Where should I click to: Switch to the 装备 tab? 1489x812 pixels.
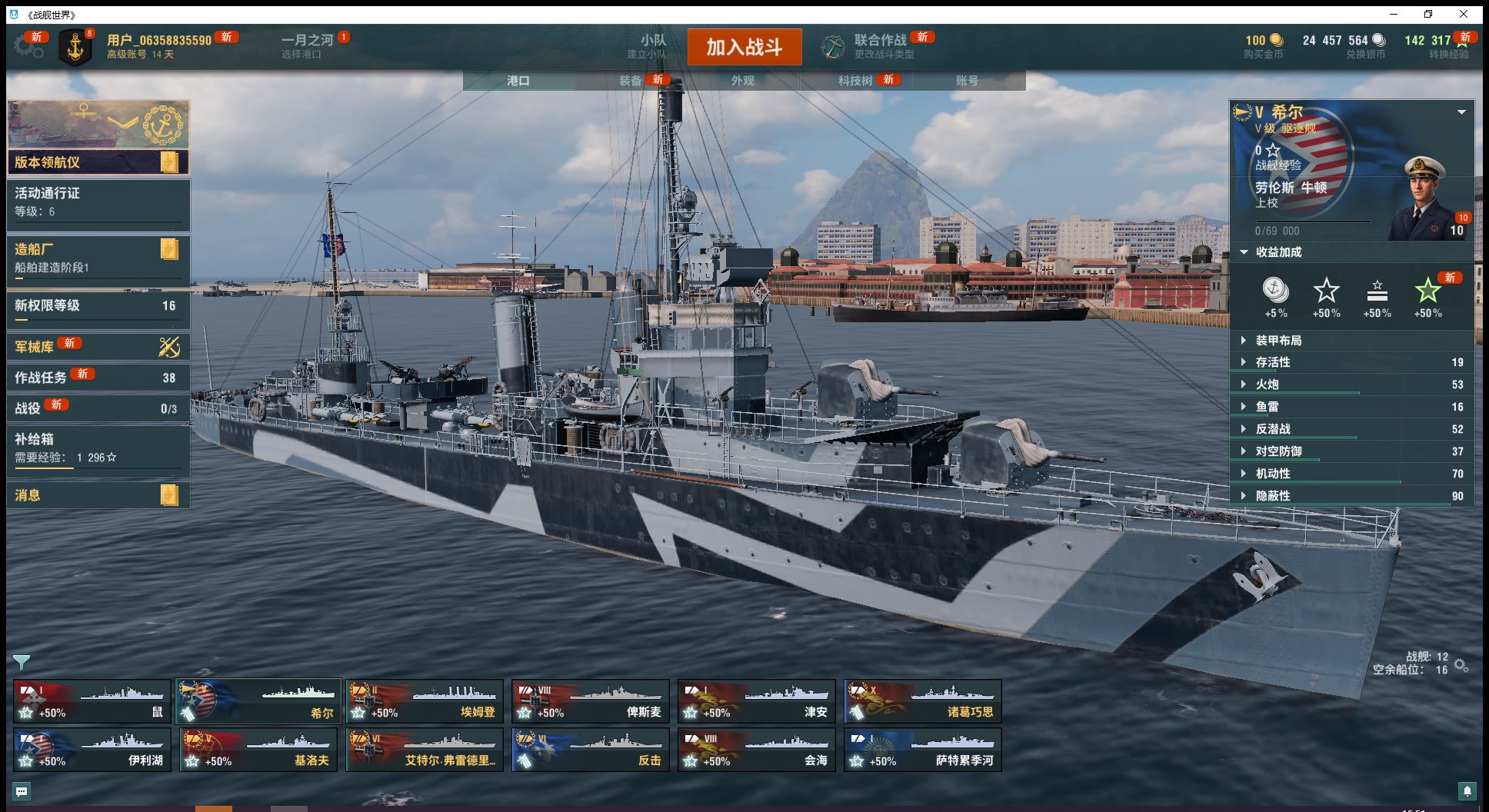631,81
